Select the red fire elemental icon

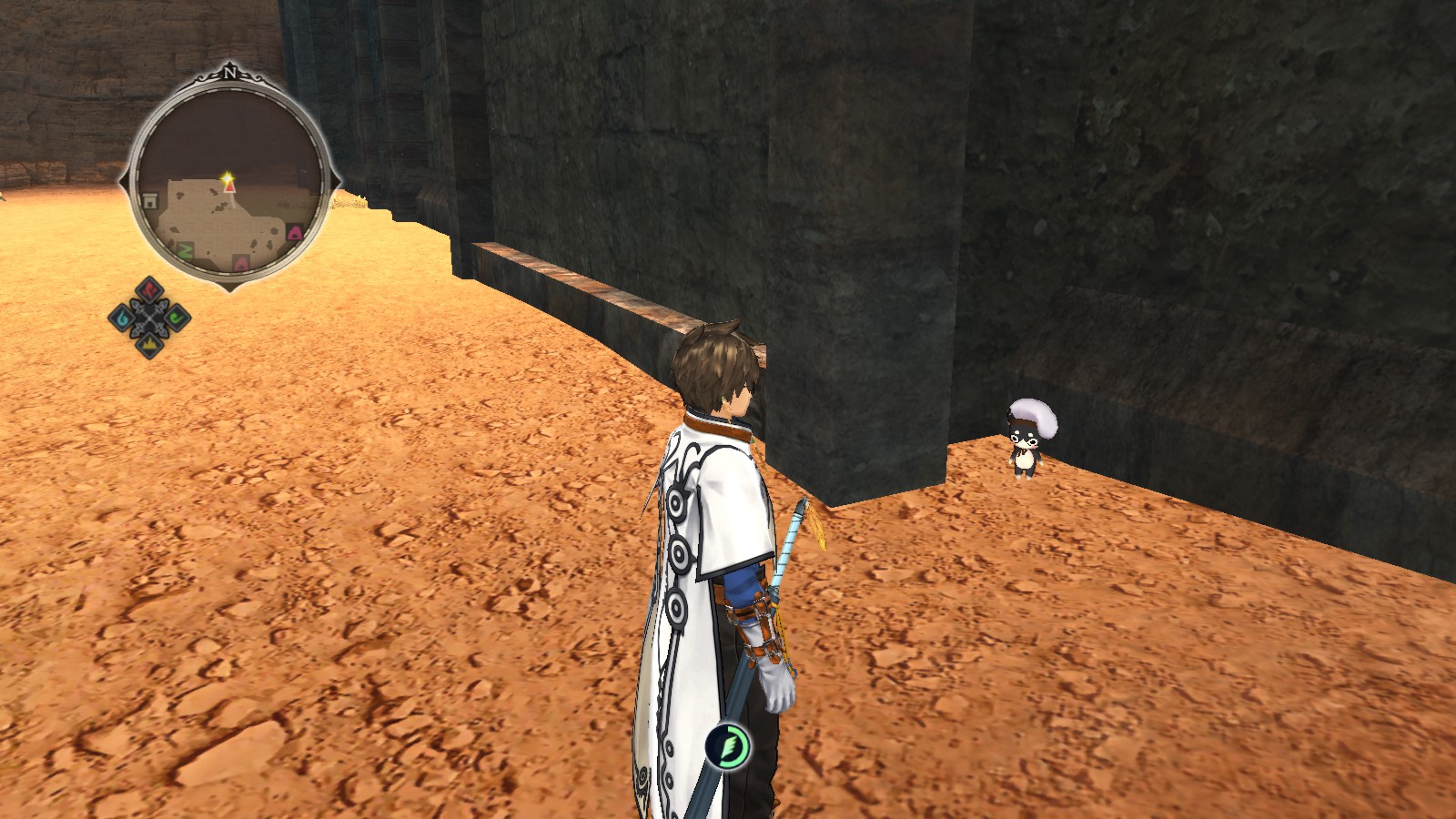(149, 289)
